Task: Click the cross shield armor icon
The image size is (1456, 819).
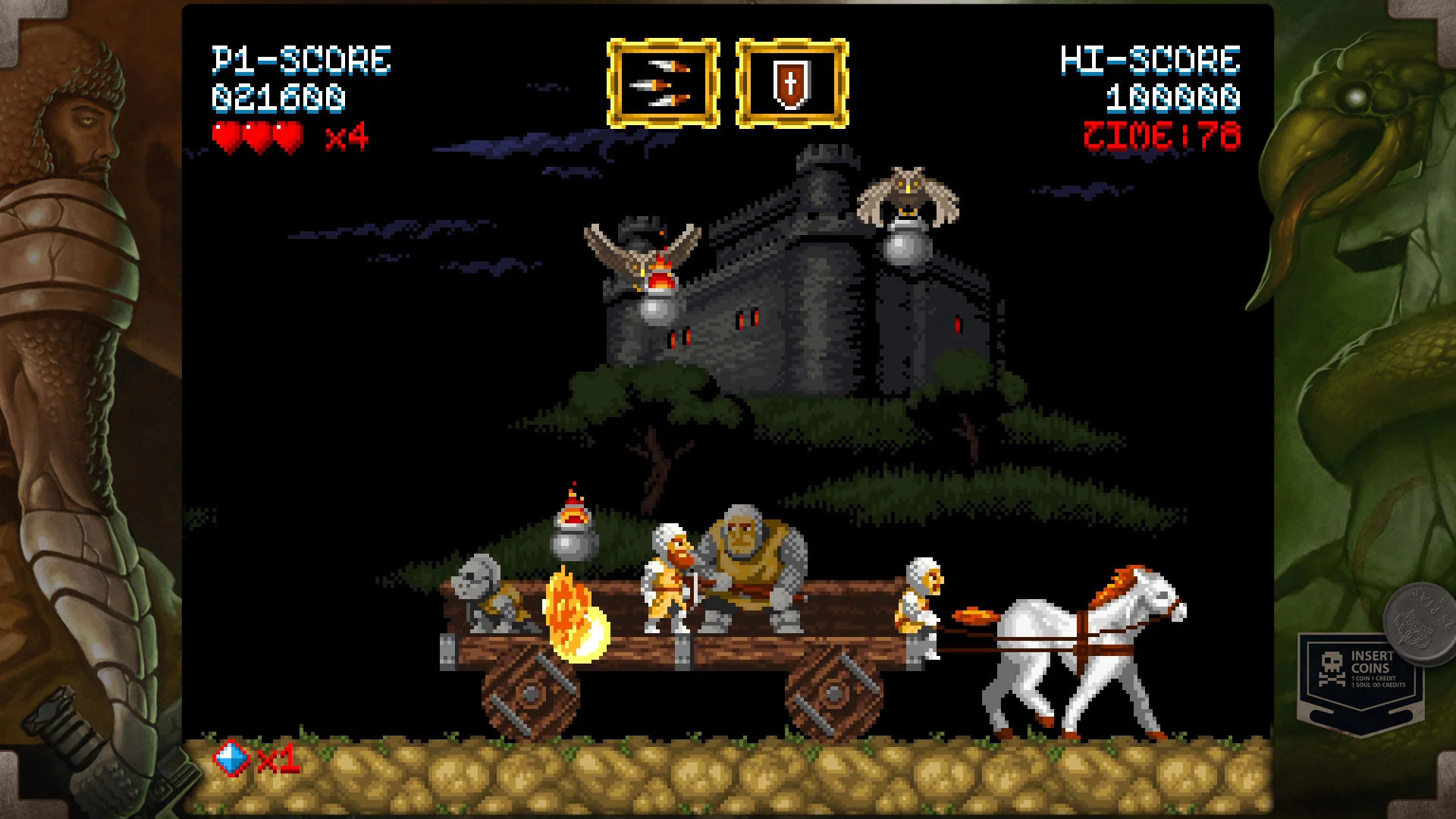Action: point(792,83)
